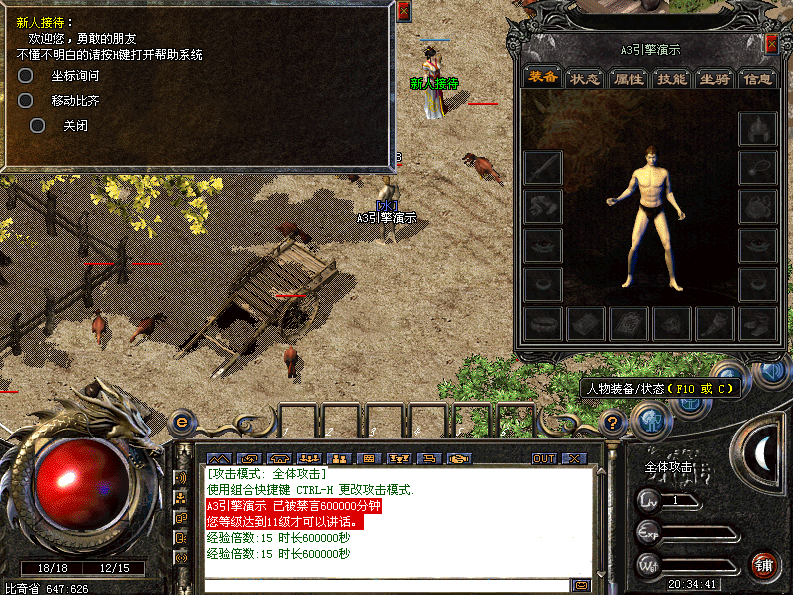
Task: Open the question mark help button
Action: click(615, 423)
